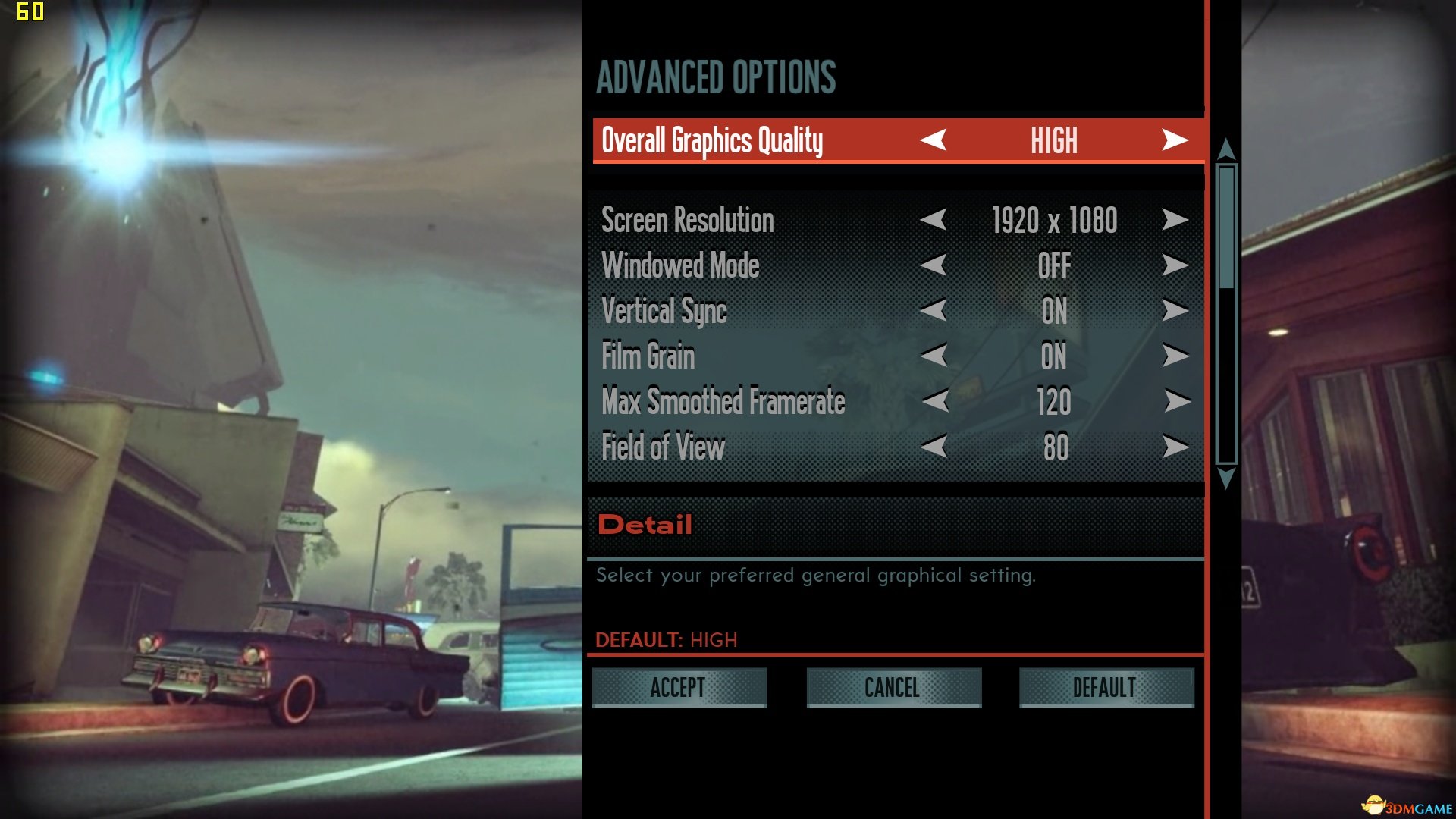Reset settings with the Default button
1456x819 pixels.
coord(1106,688)
